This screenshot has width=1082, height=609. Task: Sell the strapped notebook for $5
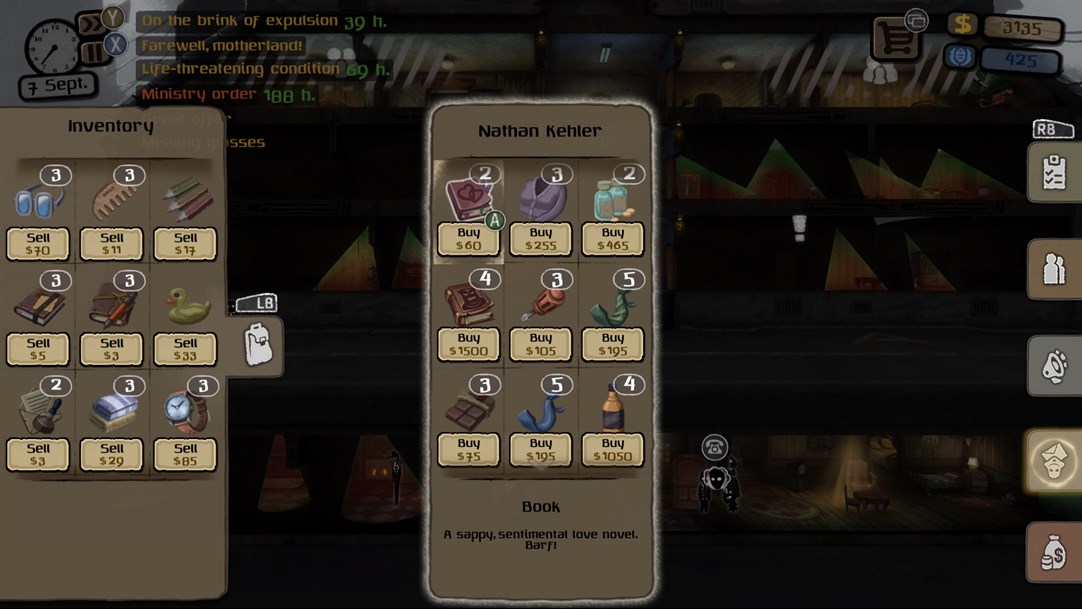[x=38, y=349]
